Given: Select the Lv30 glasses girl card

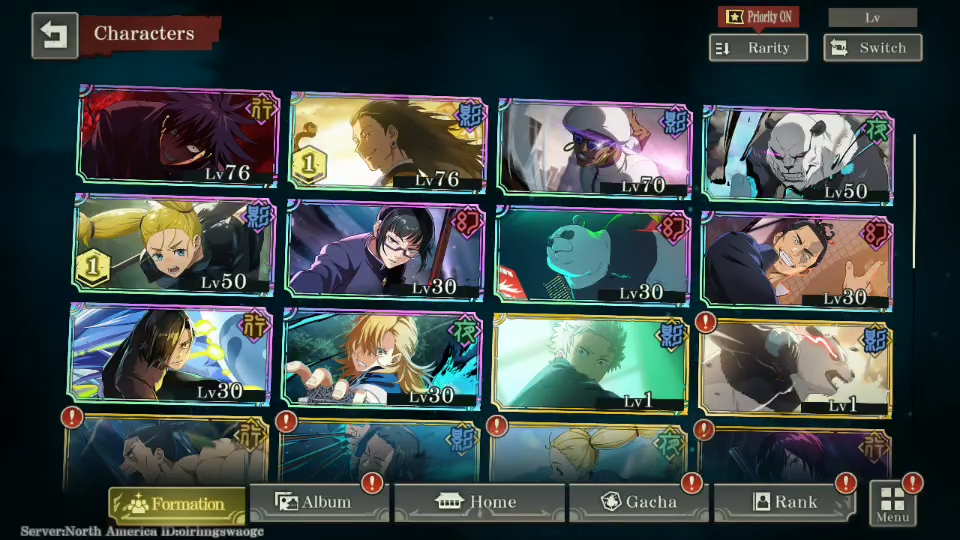Looking at the screenshot, I should coord(386,250).
